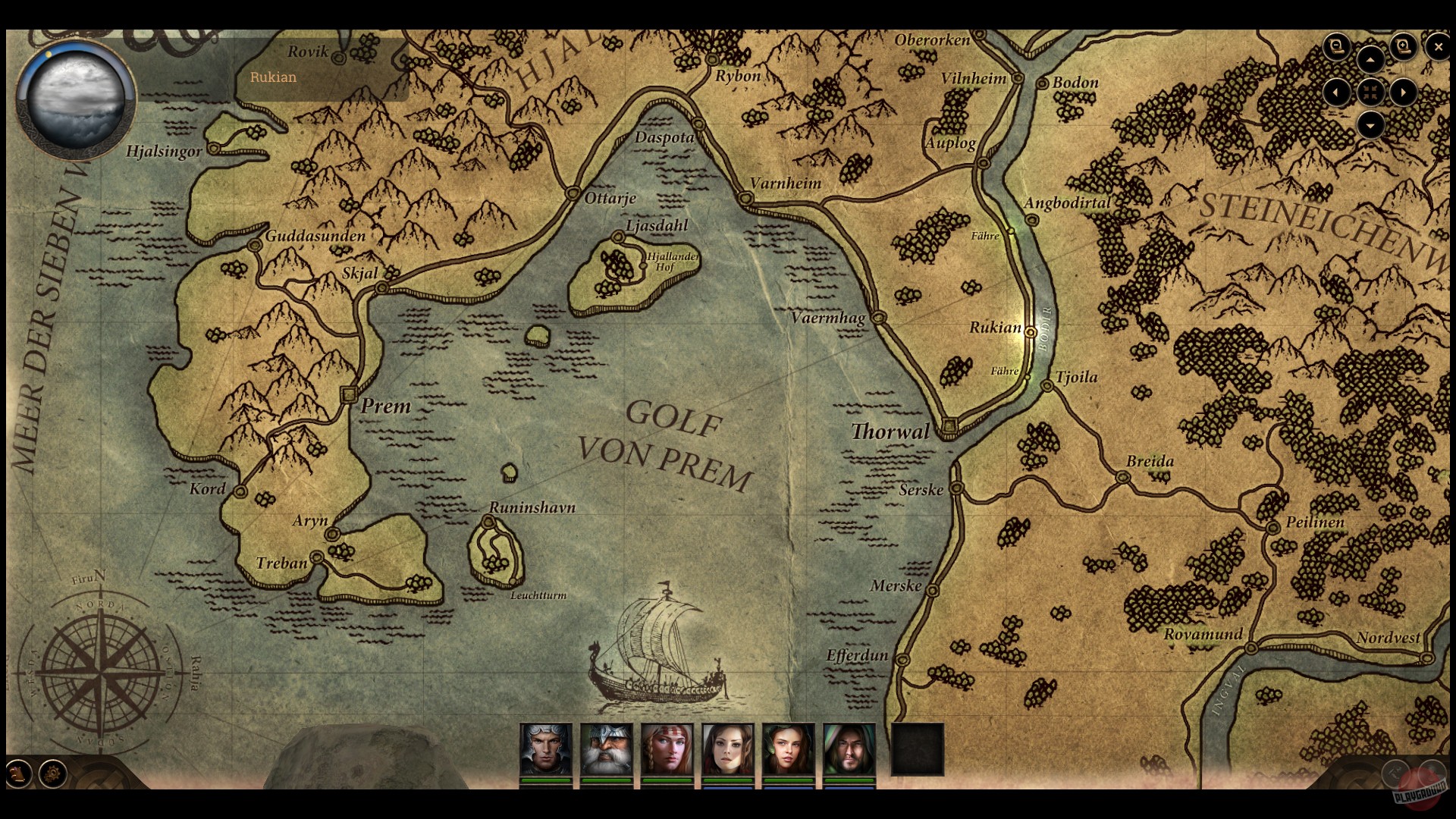The image size is (1456, 819).
Task: Select the Thorwal city marker
Action: coord(949,426)
